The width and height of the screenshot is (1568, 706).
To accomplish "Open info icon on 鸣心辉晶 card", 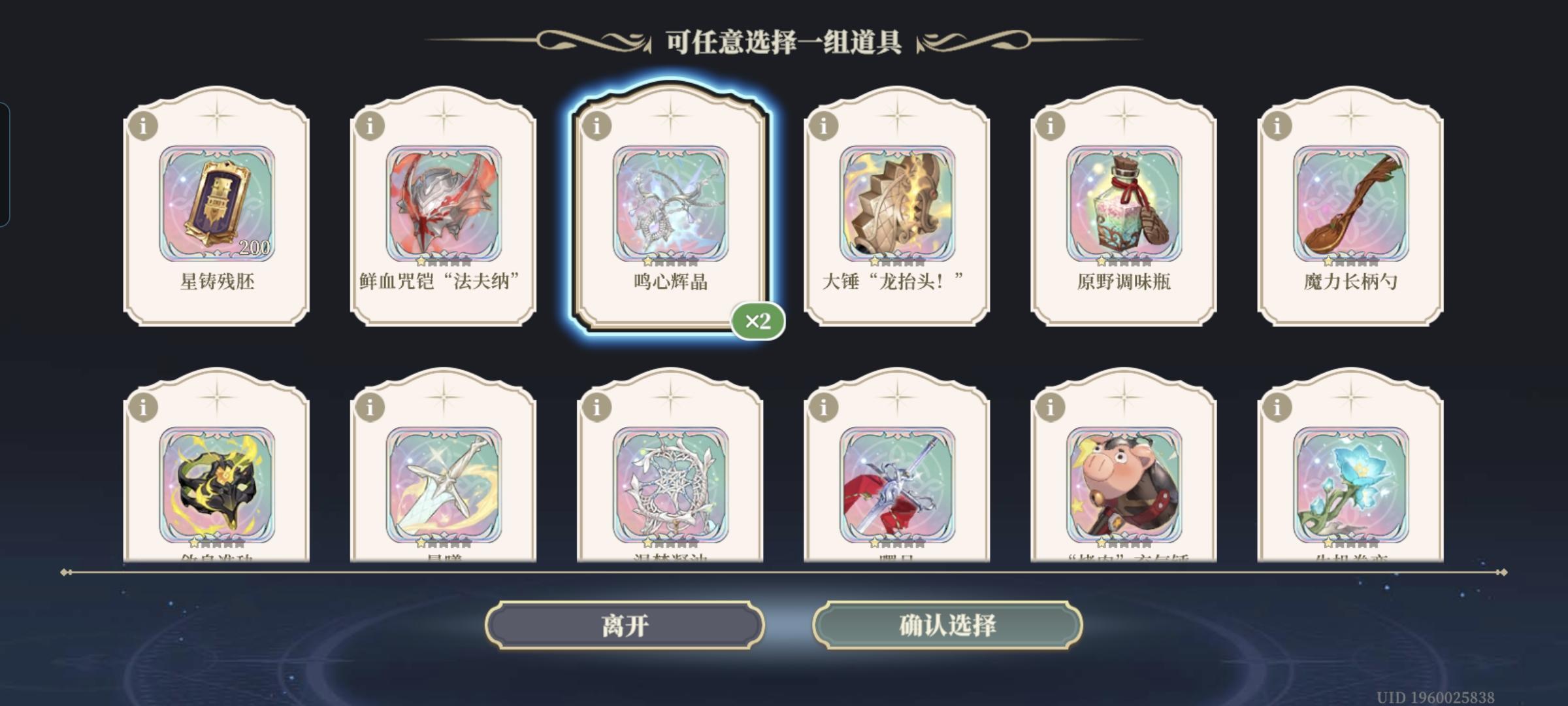I will pyautogui.click(x=596, y=129).
